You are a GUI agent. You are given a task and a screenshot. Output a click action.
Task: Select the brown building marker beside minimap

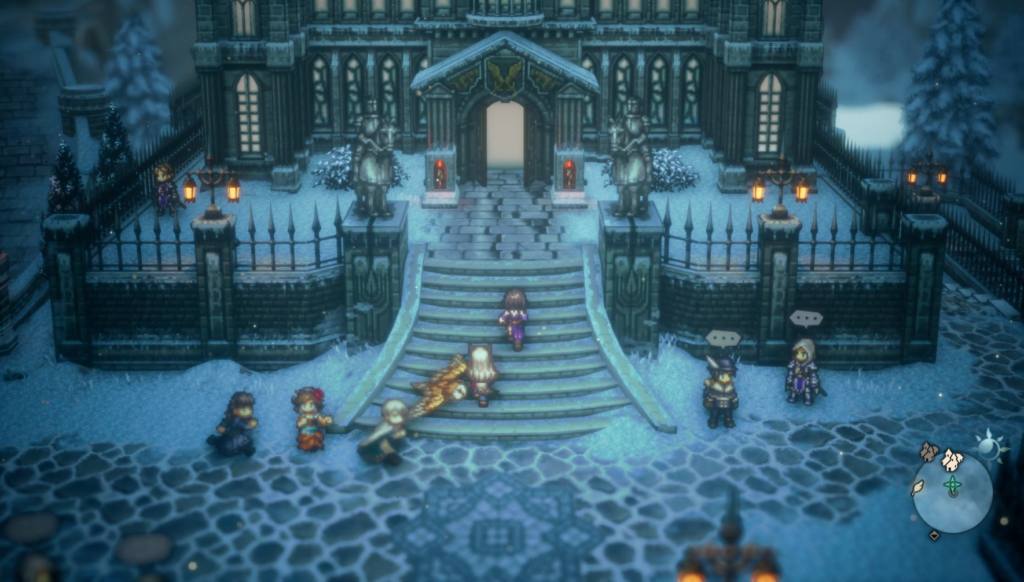(x=929, y=452)
